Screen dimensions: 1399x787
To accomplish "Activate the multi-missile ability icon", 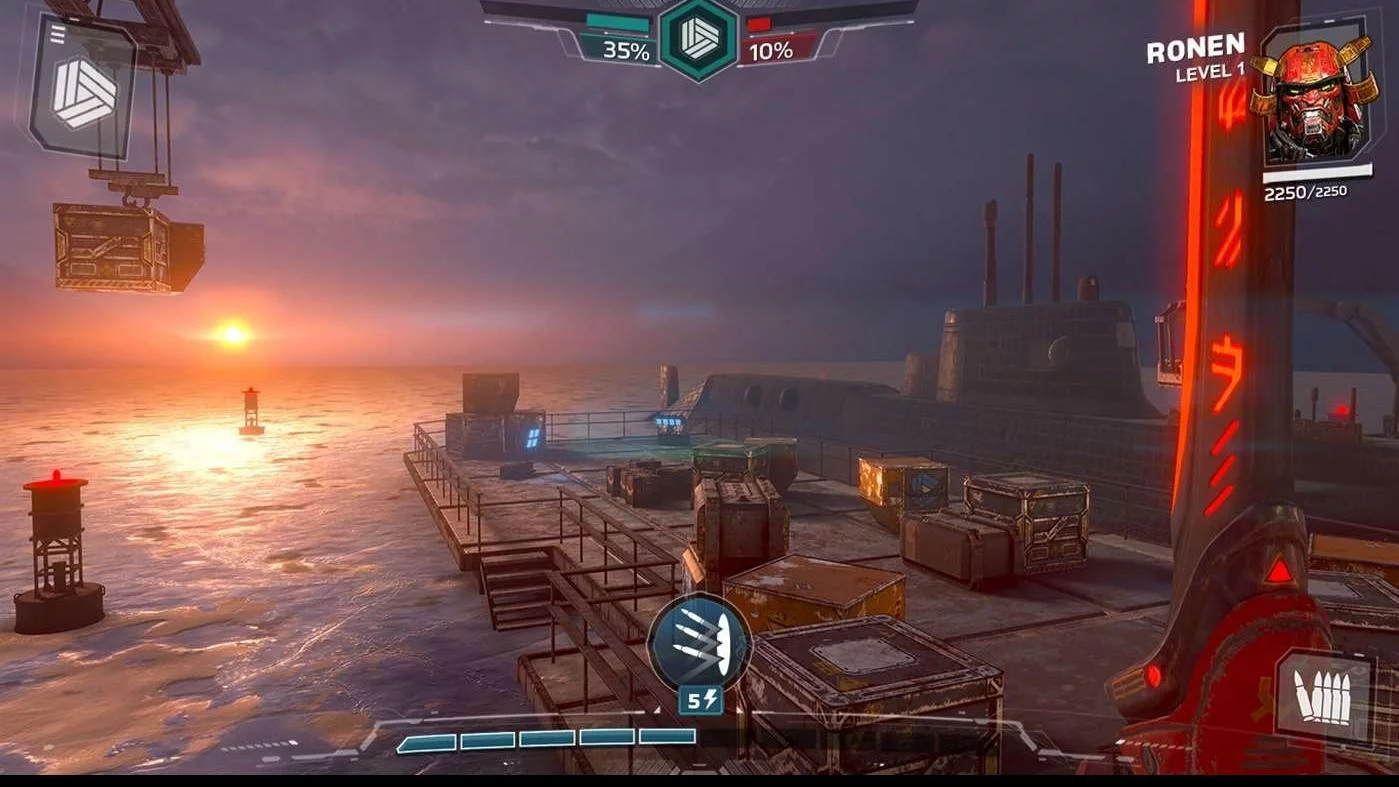I will (699, 641).
